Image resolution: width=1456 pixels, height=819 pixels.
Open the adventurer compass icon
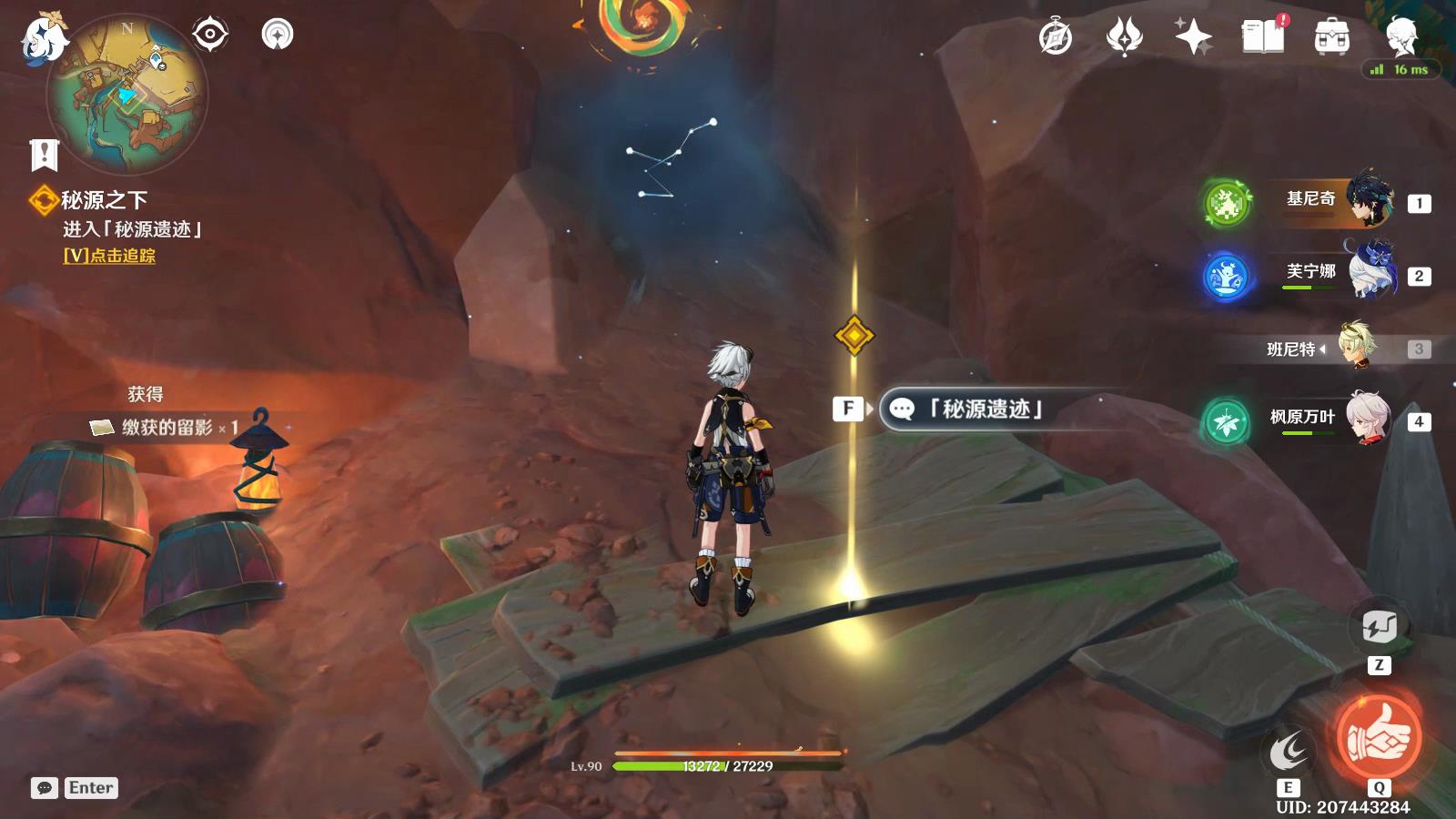pyautogui.click(x=1056, y=37)
